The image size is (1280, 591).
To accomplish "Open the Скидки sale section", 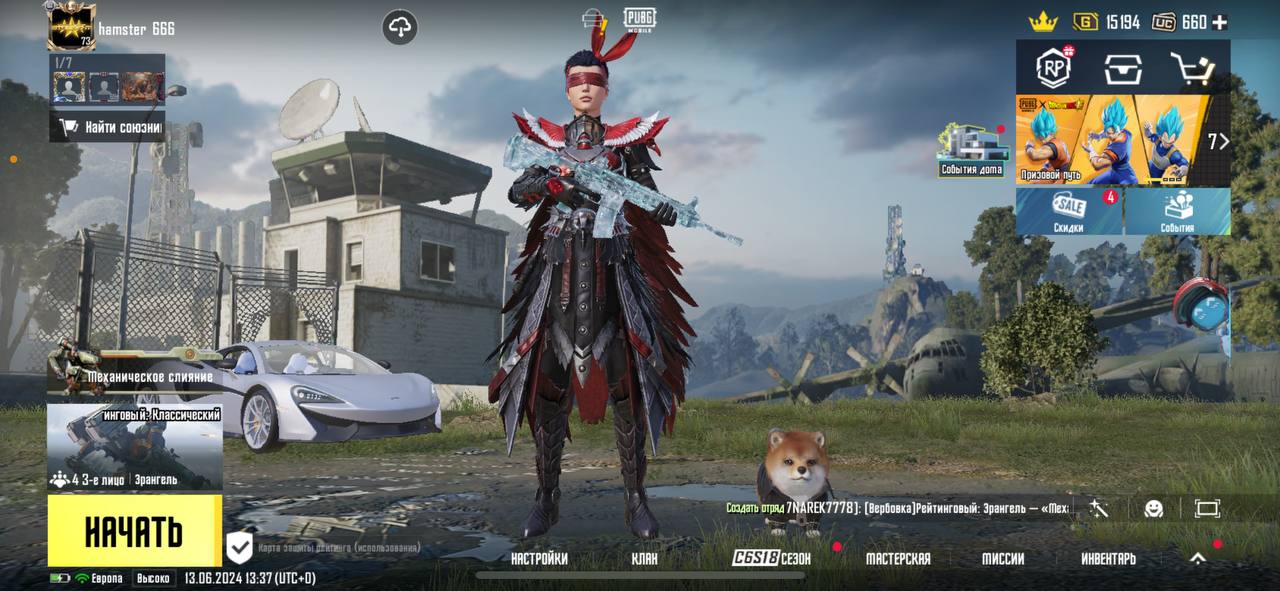I will 1069,211.
